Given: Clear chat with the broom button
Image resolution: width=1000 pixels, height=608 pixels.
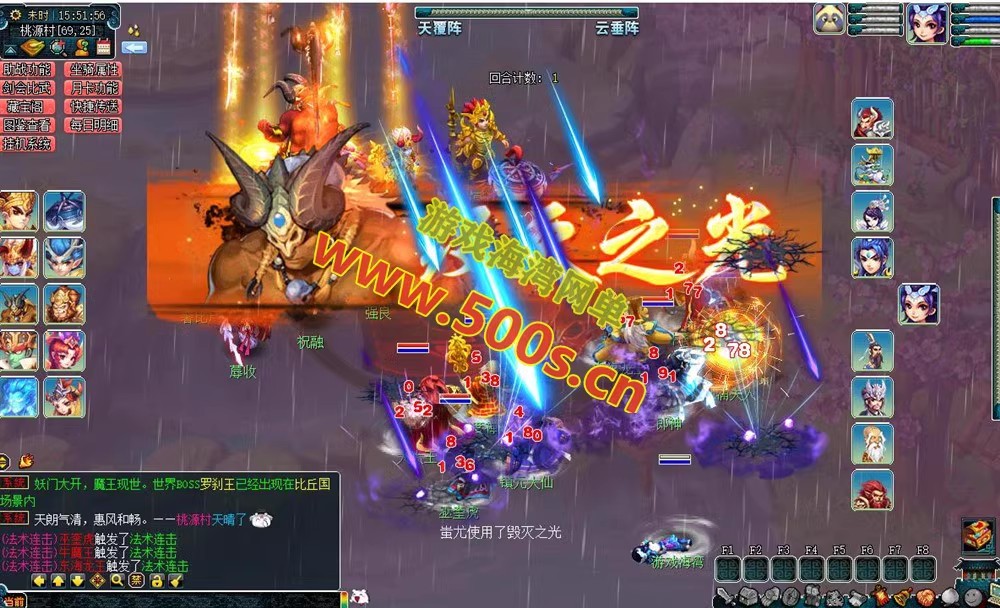Looking at the screenshot, I should (x=175, y=580).
